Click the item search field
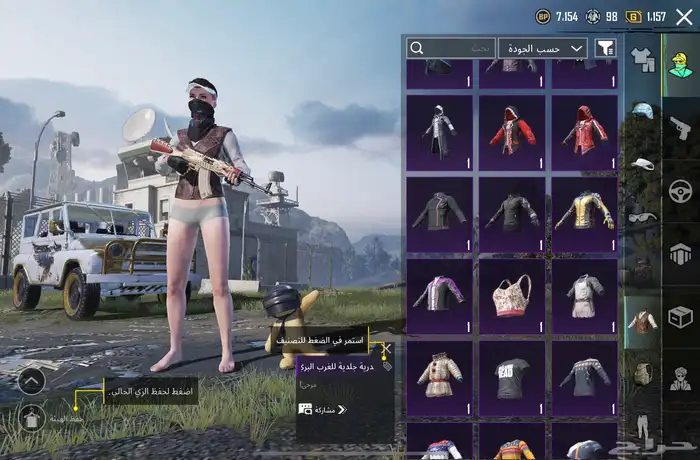Viewport: 700px width, 460px height. coord(451,48)
